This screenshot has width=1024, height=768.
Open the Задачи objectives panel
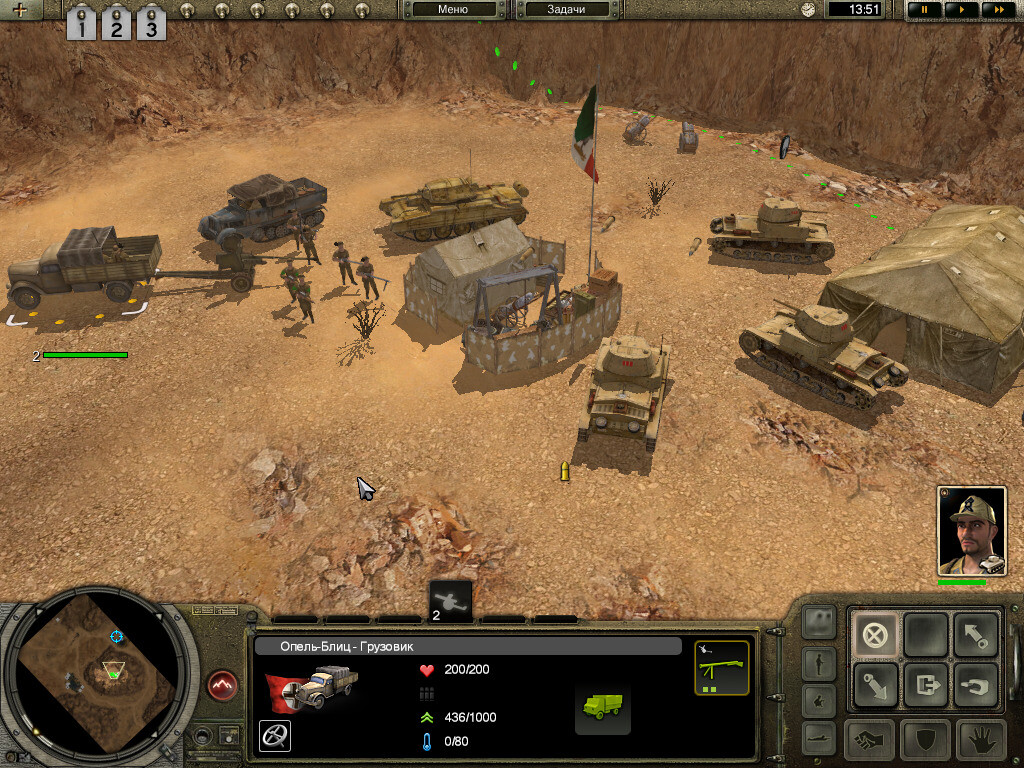[x=565, y=10]
